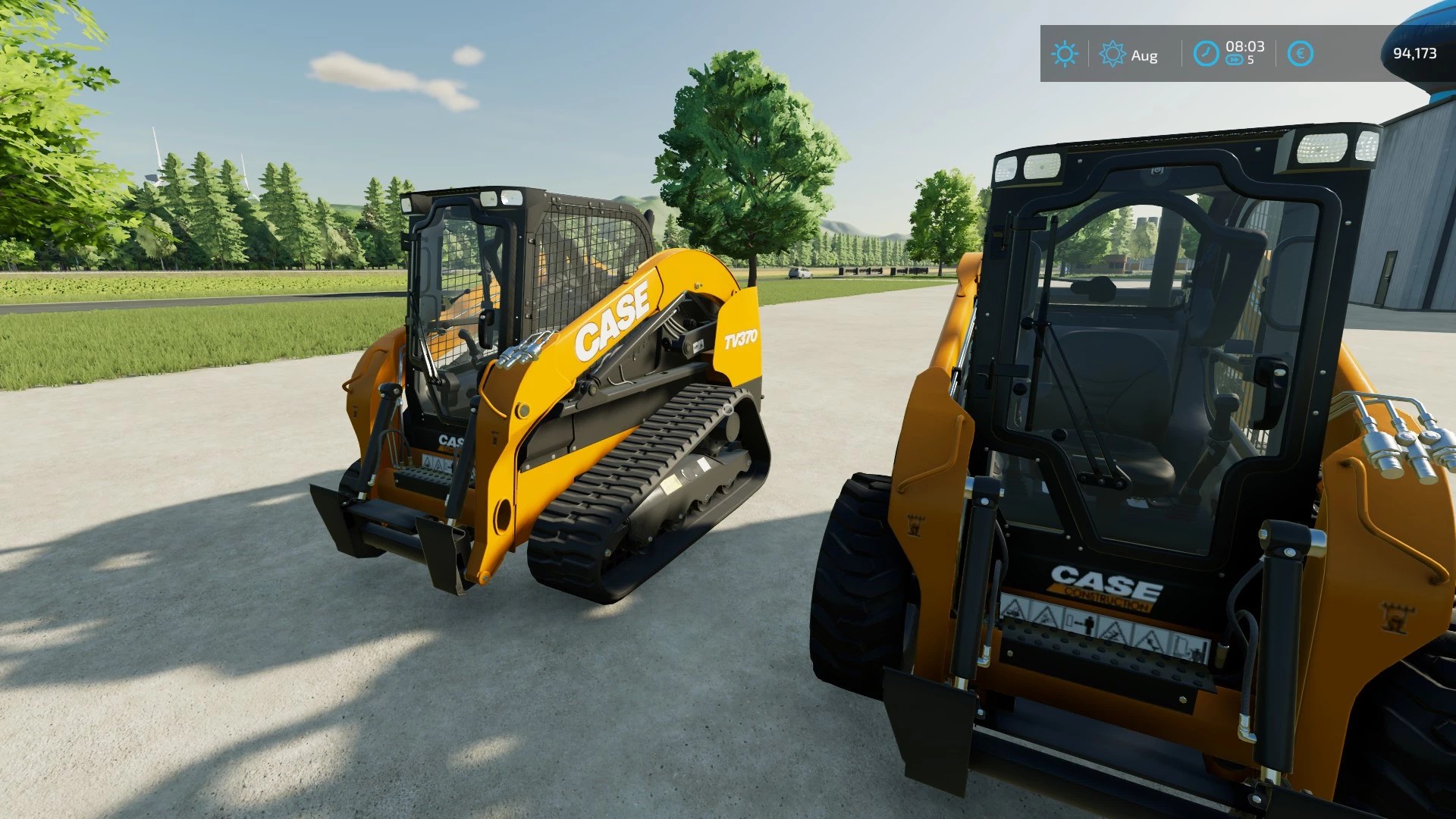Click the current weather sun icon
The image size is (1456, 819).
[1065, 54]
